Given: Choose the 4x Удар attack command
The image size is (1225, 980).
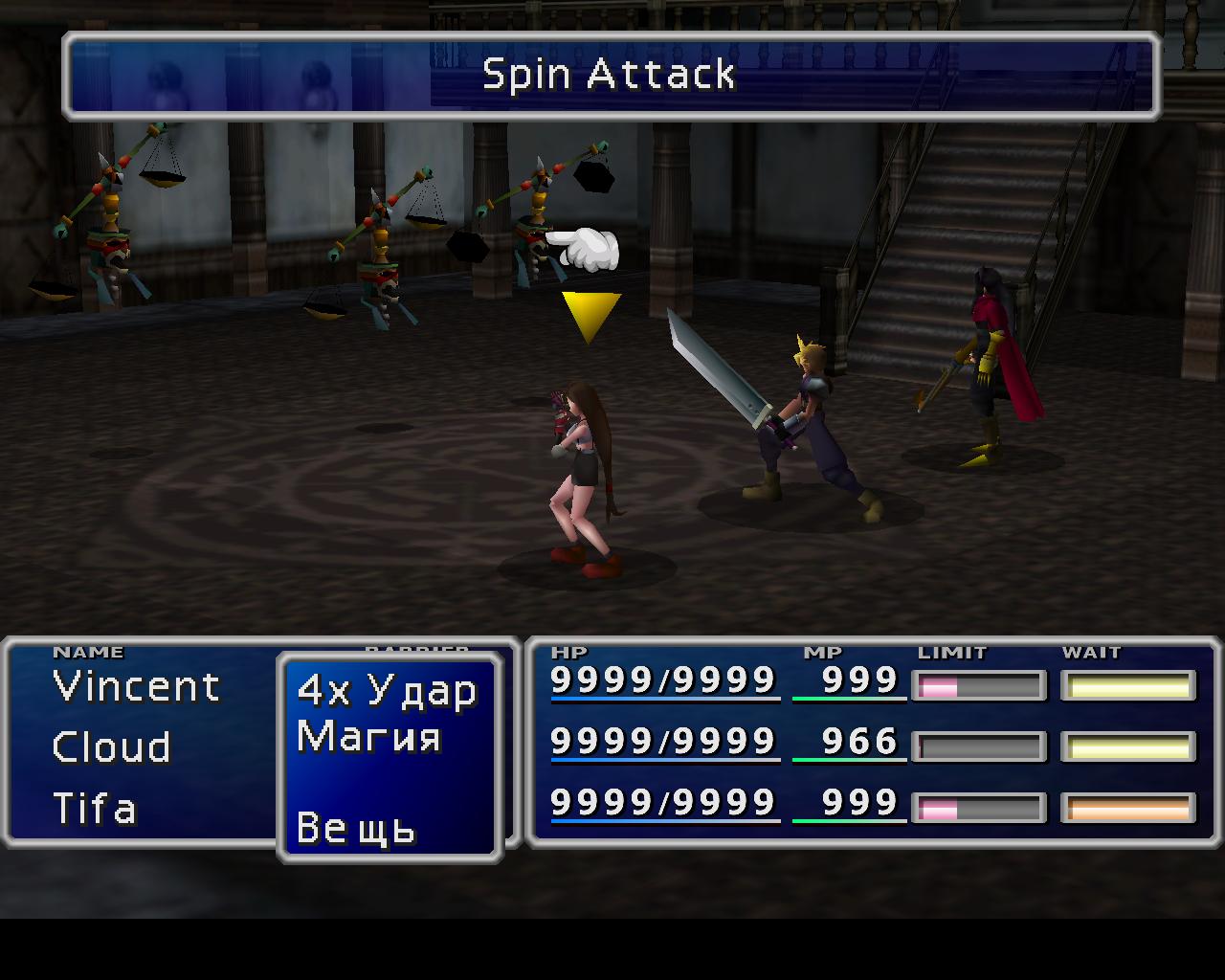Looking at the screenshot, I should 387,691.
